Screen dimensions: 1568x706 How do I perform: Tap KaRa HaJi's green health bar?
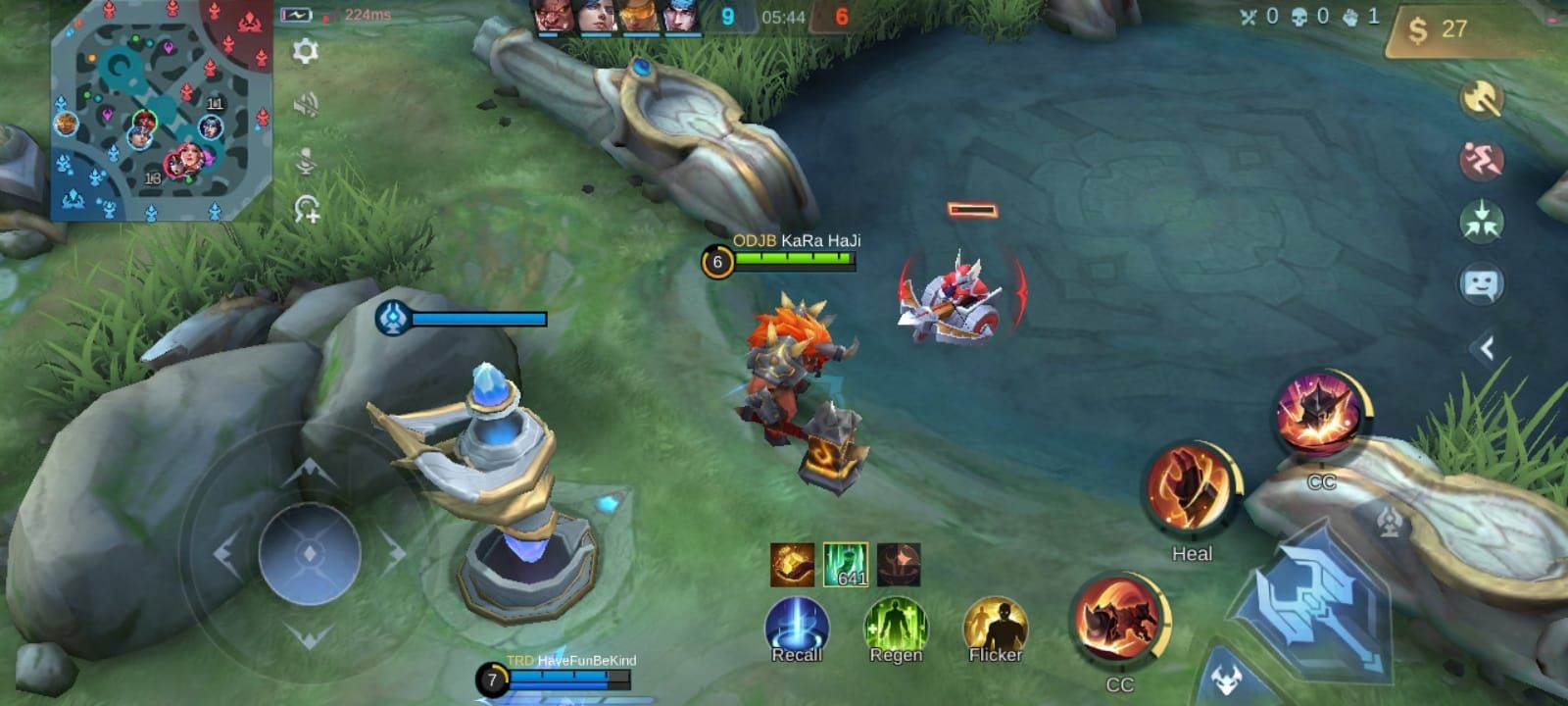click(x=794, y=258)
